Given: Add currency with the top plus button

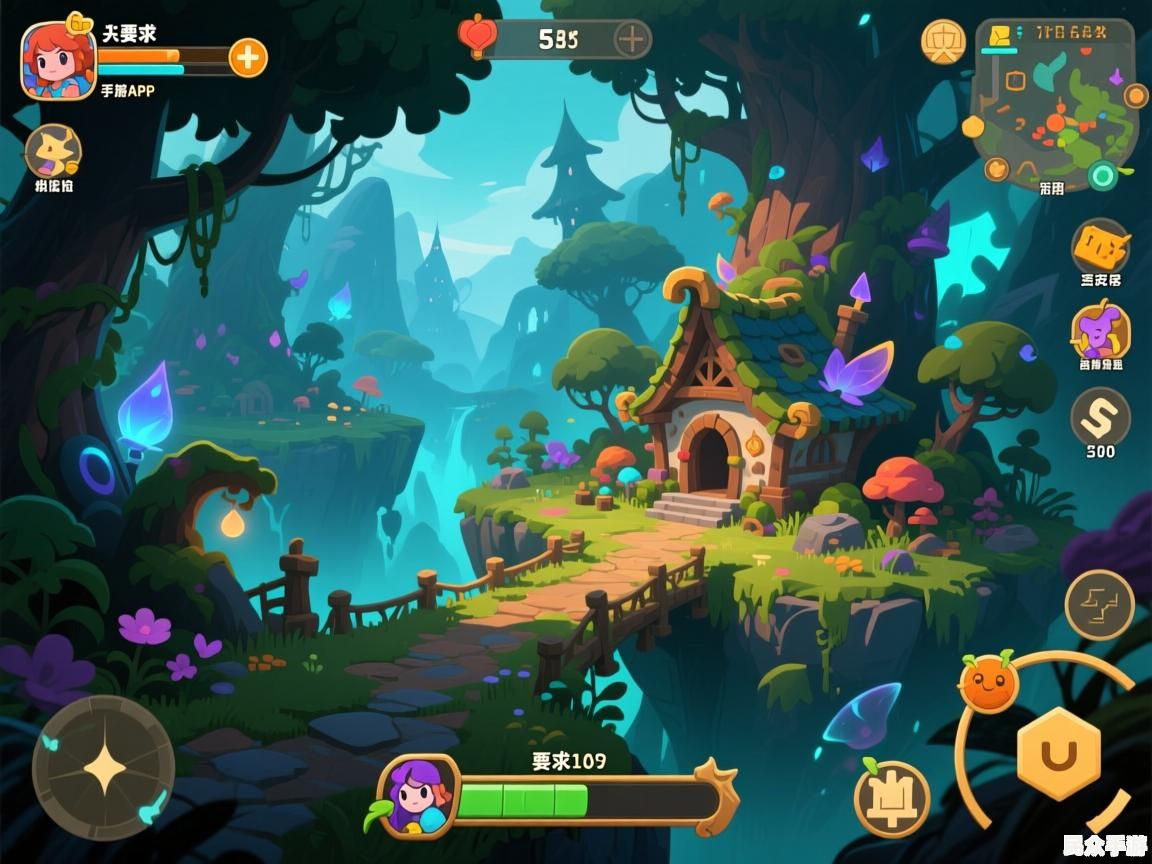Looking at the screenshot, I should click(x=631, y=40).
